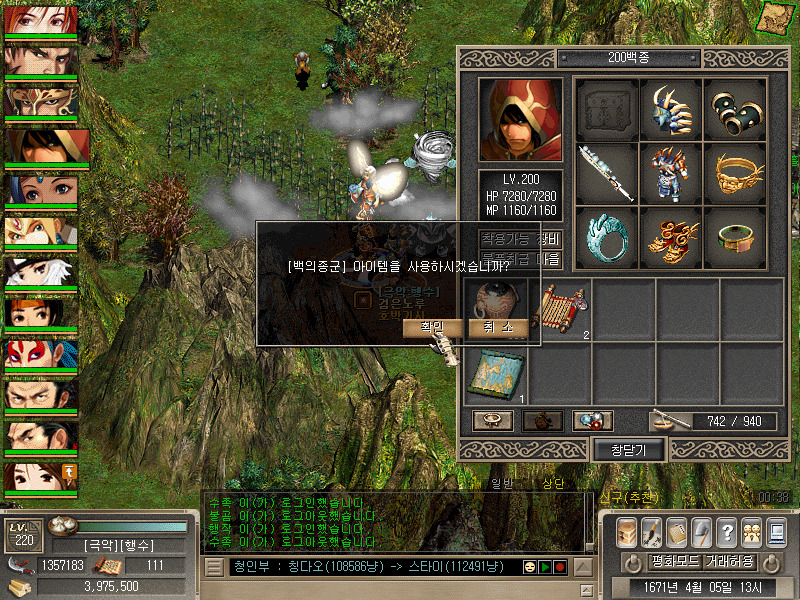Screen dimensions: 800x600
Task: Close the inventory with 창닫기 button
Action: (630, 450)
